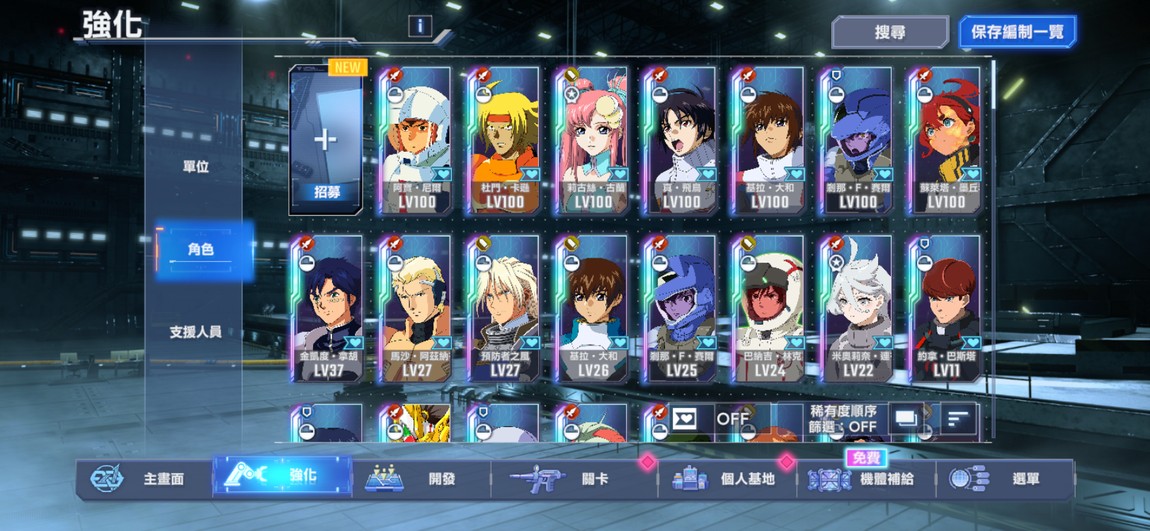Switch to the 支援人員 support tab
The height and width of the screenshot is (531, 1150).
pos(196,332)
